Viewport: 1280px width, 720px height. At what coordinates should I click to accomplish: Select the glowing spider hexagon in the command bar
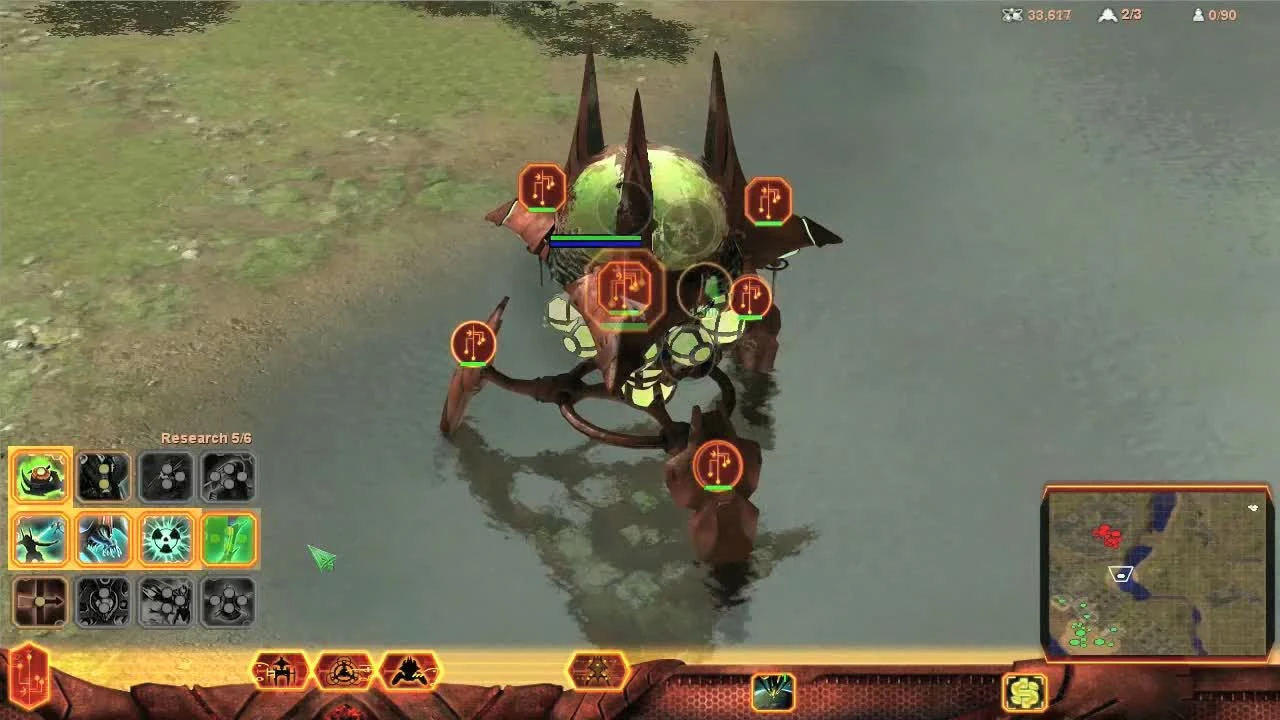598,672
